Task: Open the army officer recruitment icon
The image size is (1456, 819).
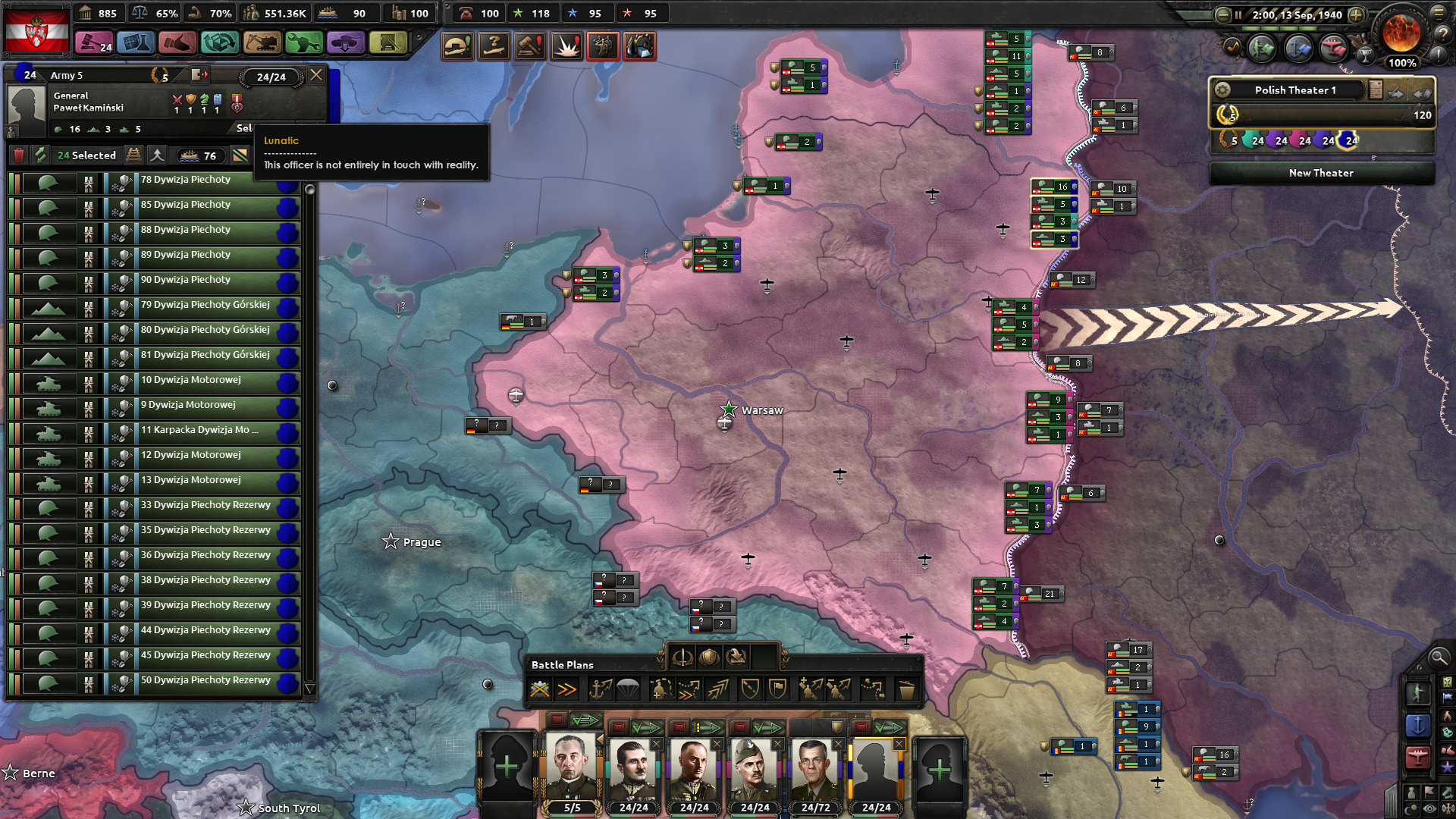Action: (x=604, y=46)
